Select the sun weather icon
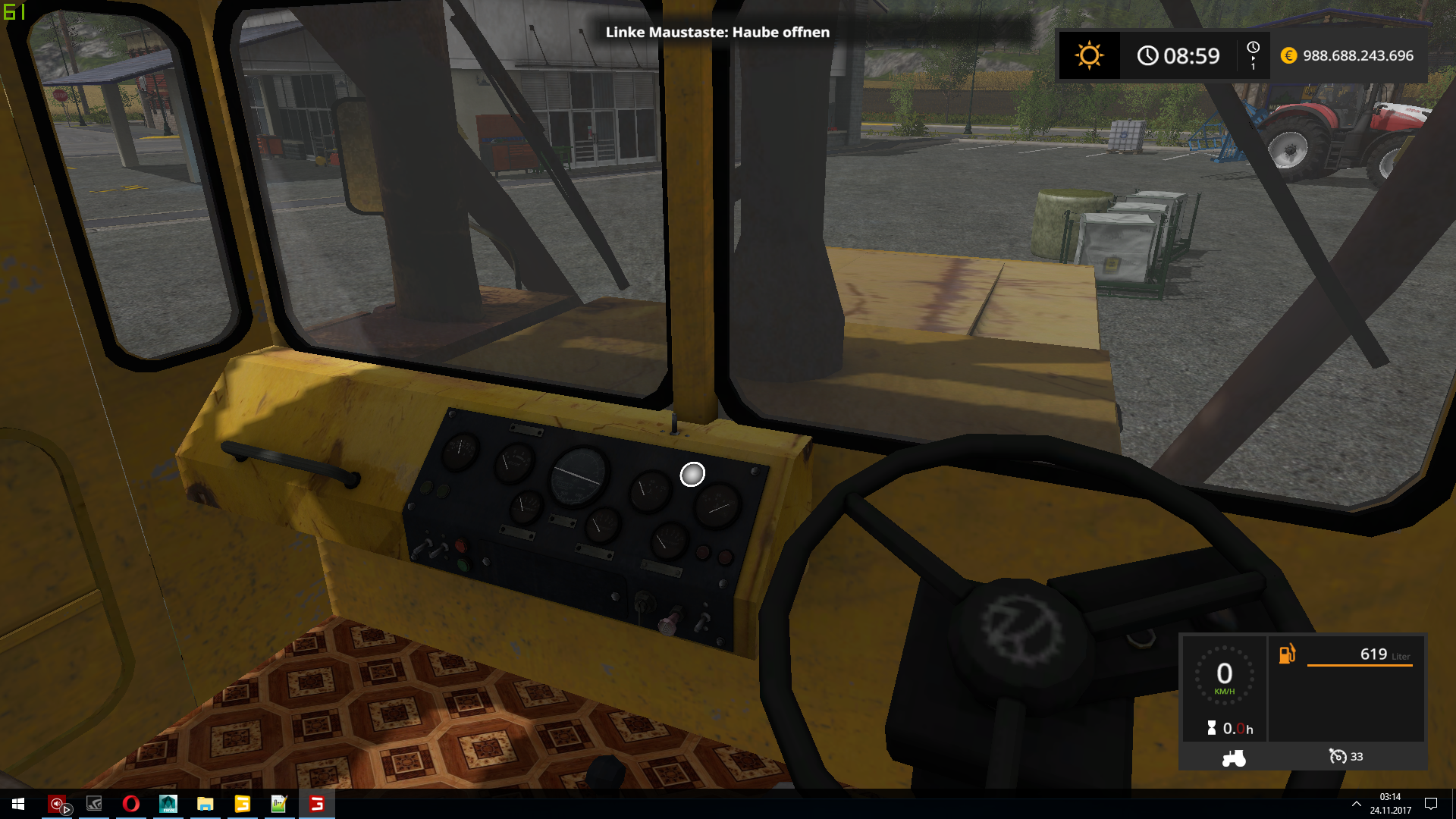 click(1089, 55)
